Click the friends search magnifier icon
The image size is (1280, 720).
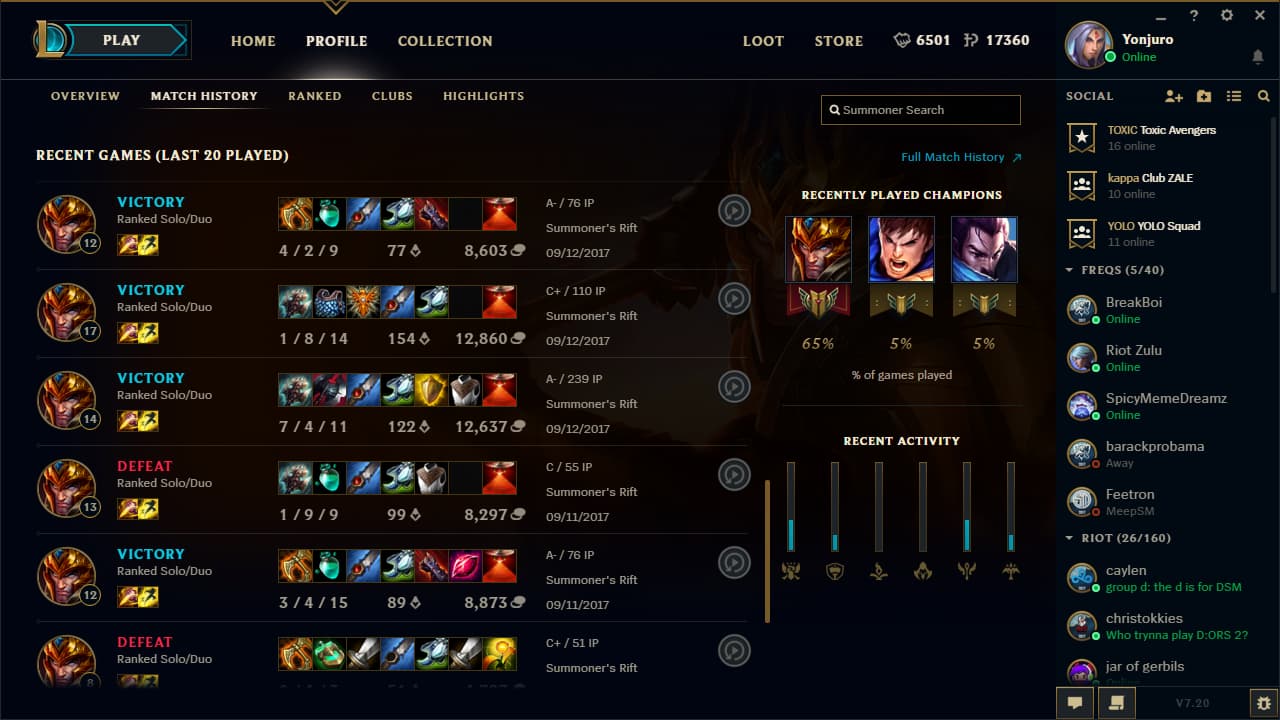[1263, 96]
